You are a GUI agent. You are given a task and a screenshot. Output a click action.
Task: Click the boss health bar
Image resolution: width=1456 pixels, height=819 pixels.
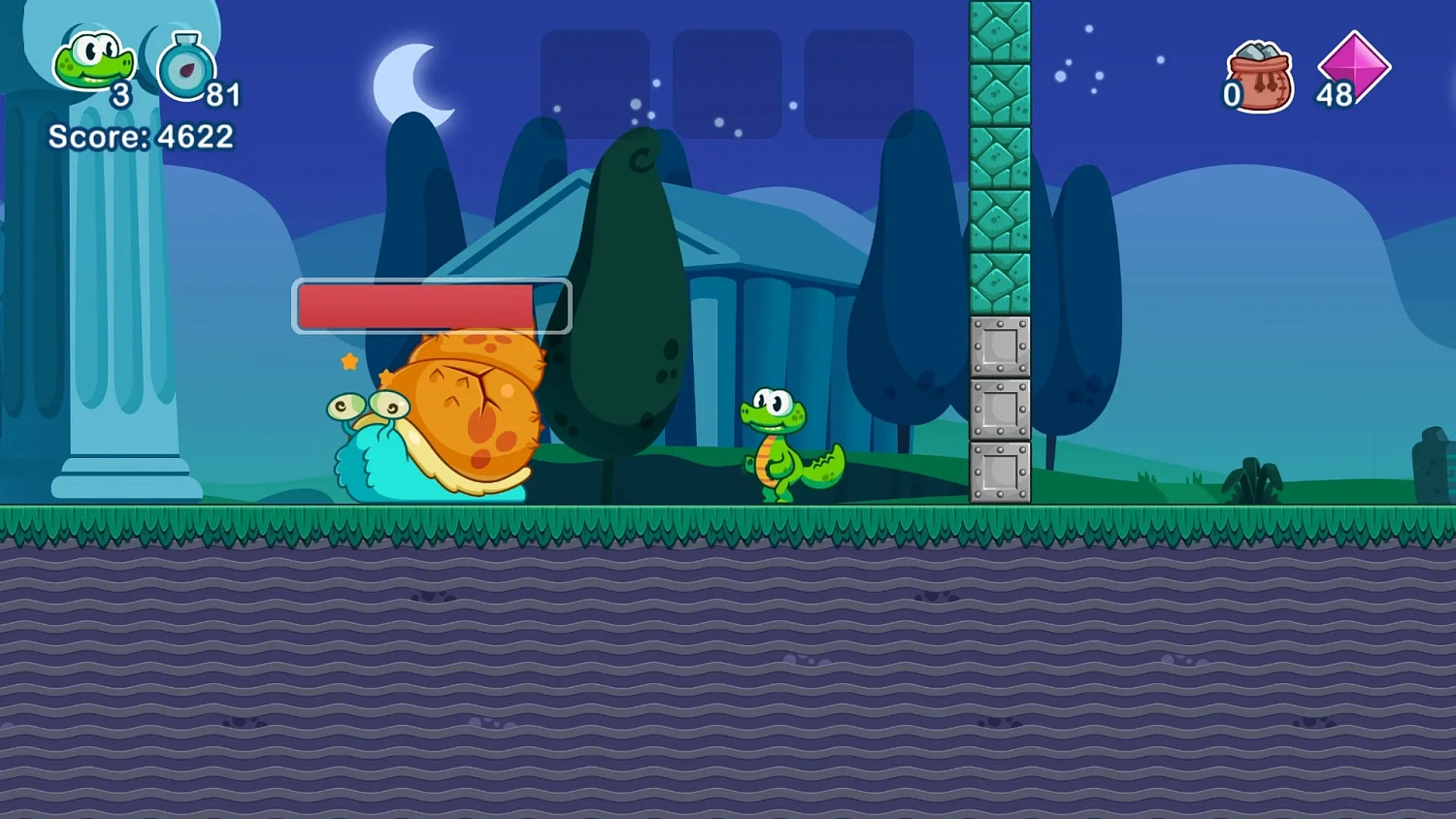coord(432,305)
